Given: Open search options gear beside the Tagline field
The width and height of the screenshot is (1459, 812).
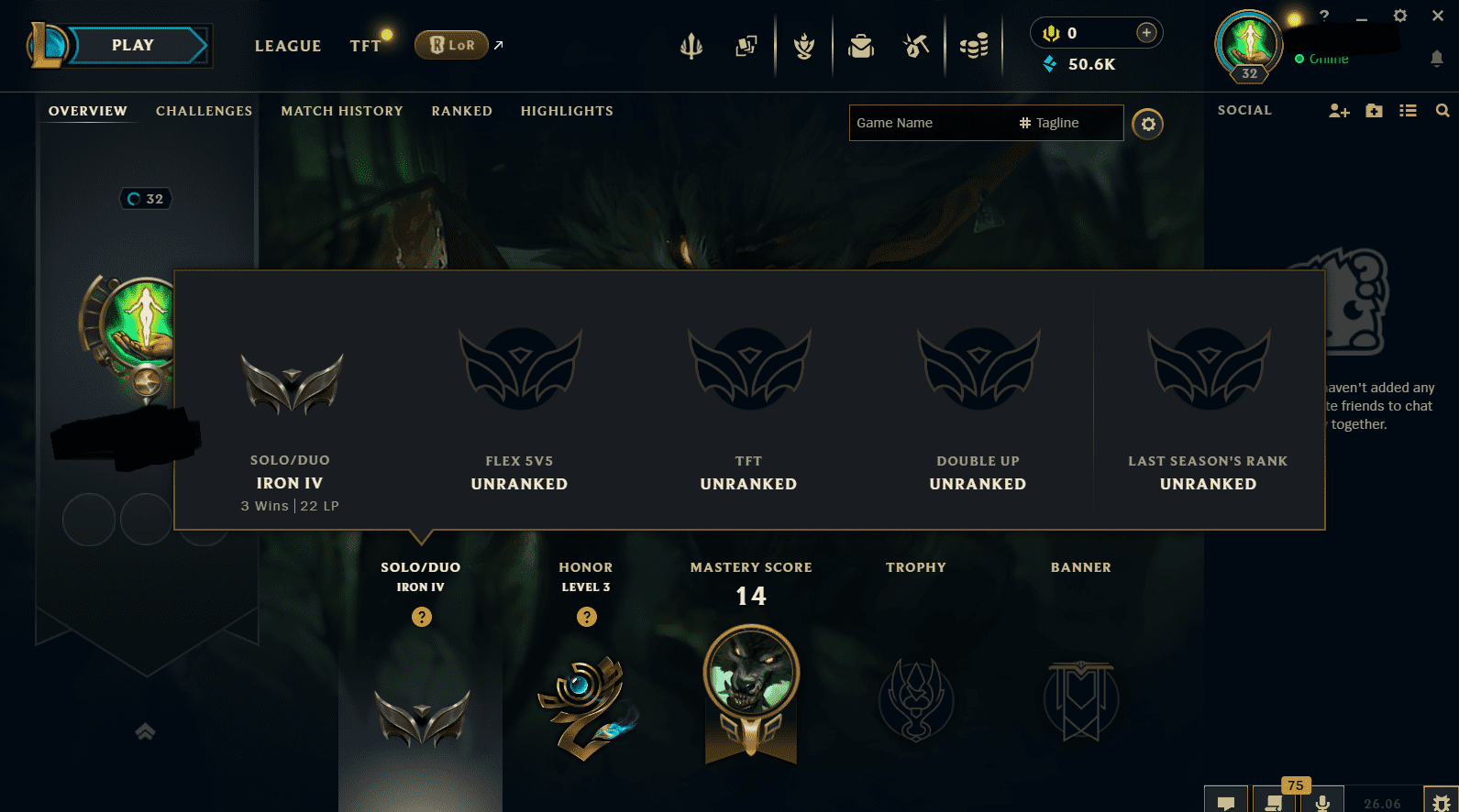Looking at the screenshot, I should pos(1148,124).
